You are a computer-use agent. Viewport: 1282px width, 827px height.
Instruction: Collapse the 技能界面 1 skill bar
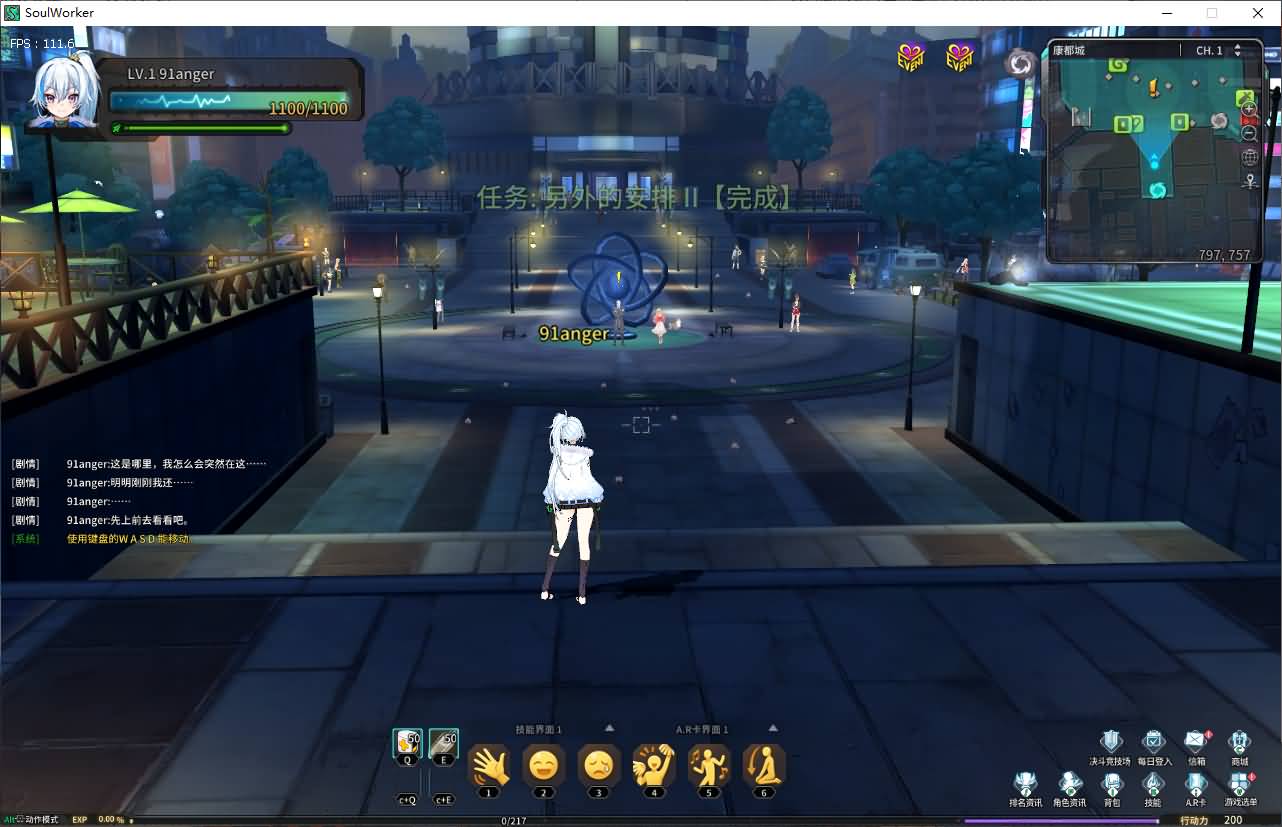(609, 728)
